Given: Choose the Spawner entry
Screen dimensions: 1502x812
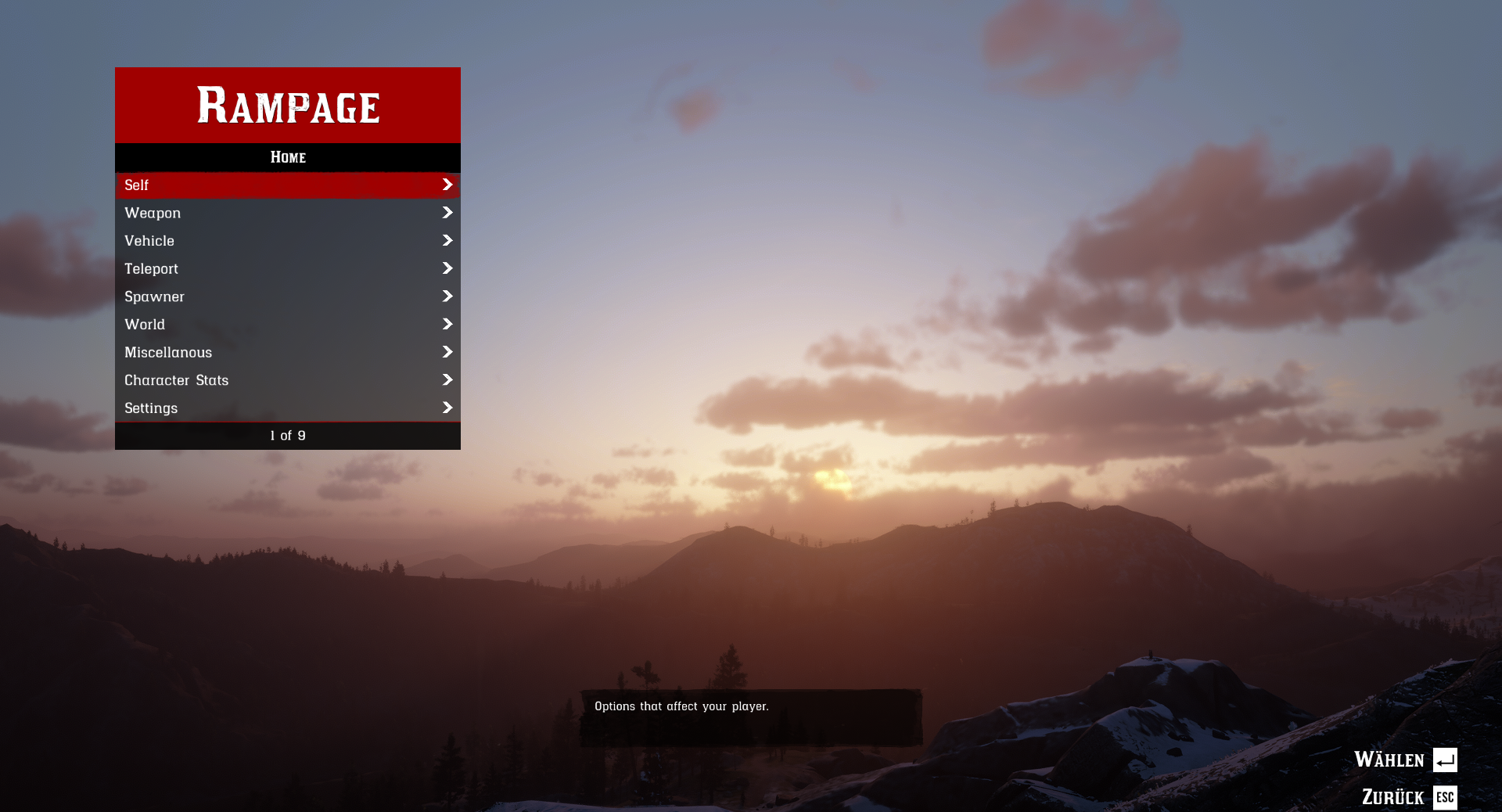Looking at the screenshot, I should pos(287,296).
